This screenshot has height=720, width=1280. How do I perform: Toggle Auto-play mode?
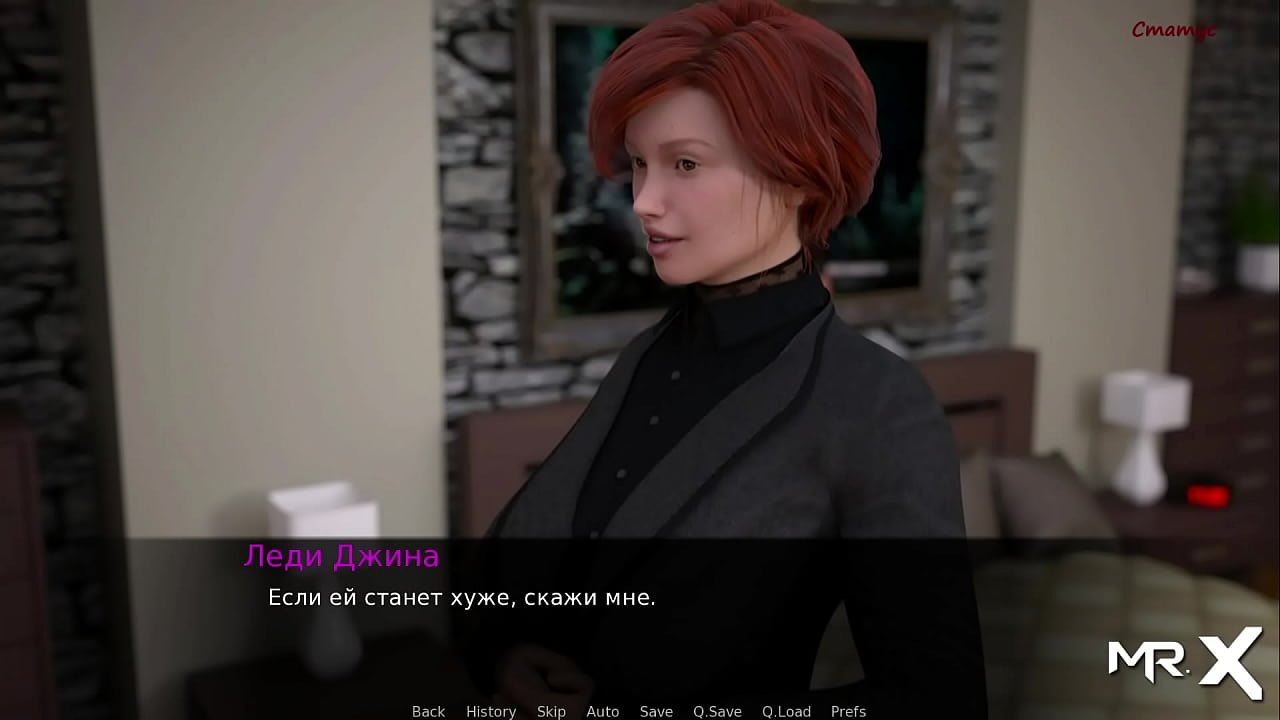603,711
